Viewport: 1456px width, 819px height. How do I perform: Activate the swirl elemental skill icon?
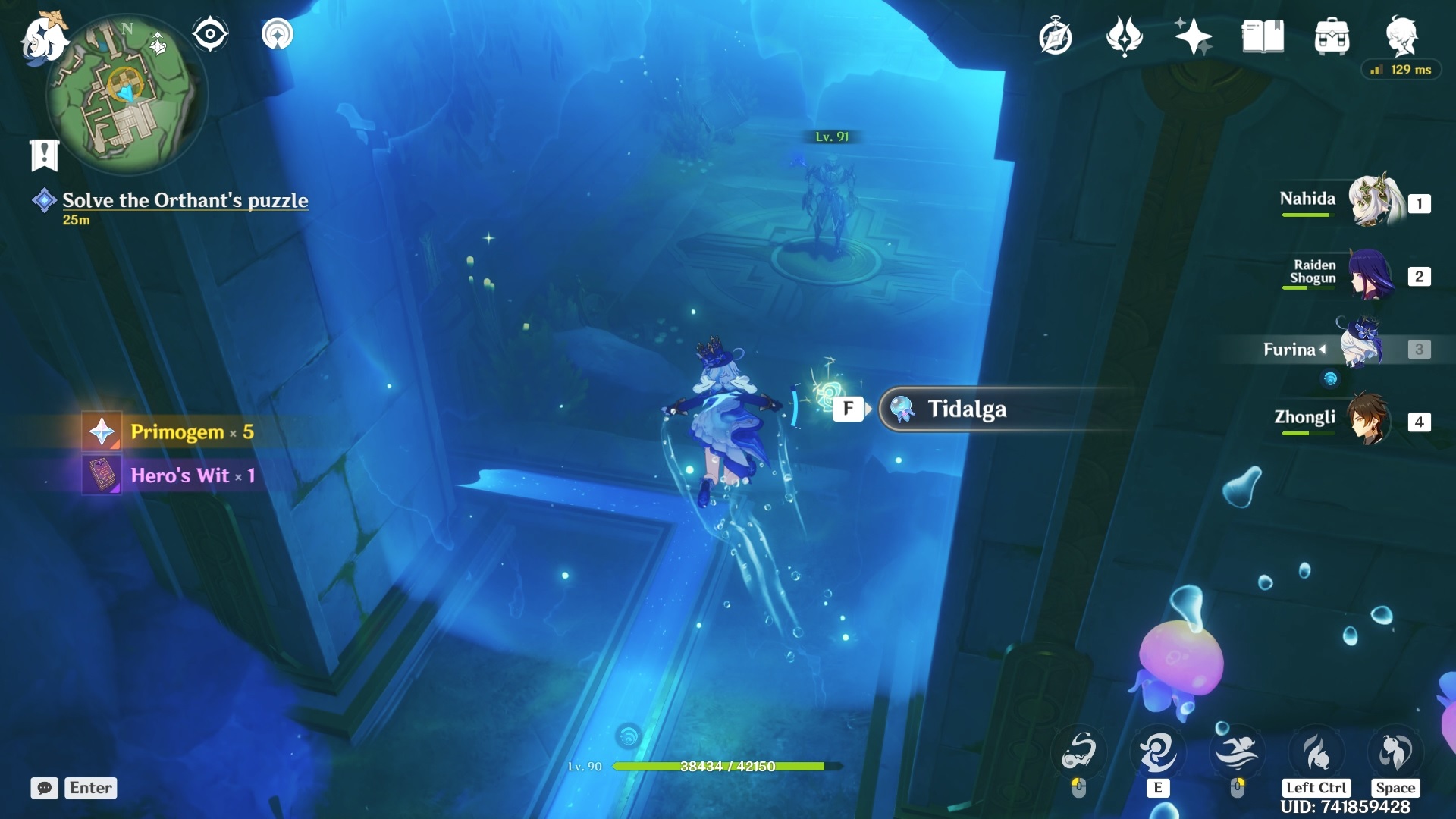point(1157,753)
